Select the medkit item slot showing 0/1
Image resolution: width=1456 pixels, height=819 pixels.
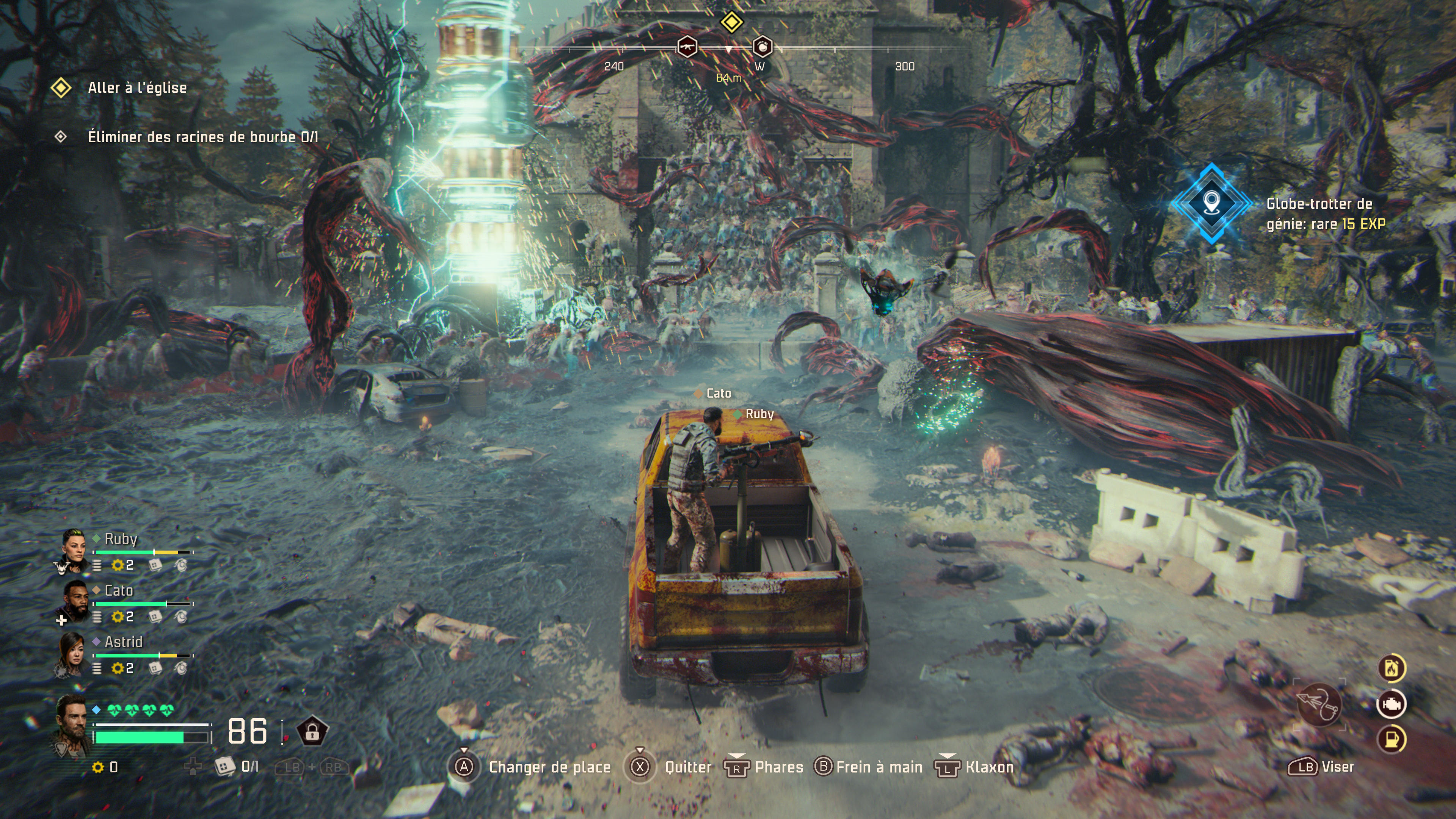tap(225, 766)
